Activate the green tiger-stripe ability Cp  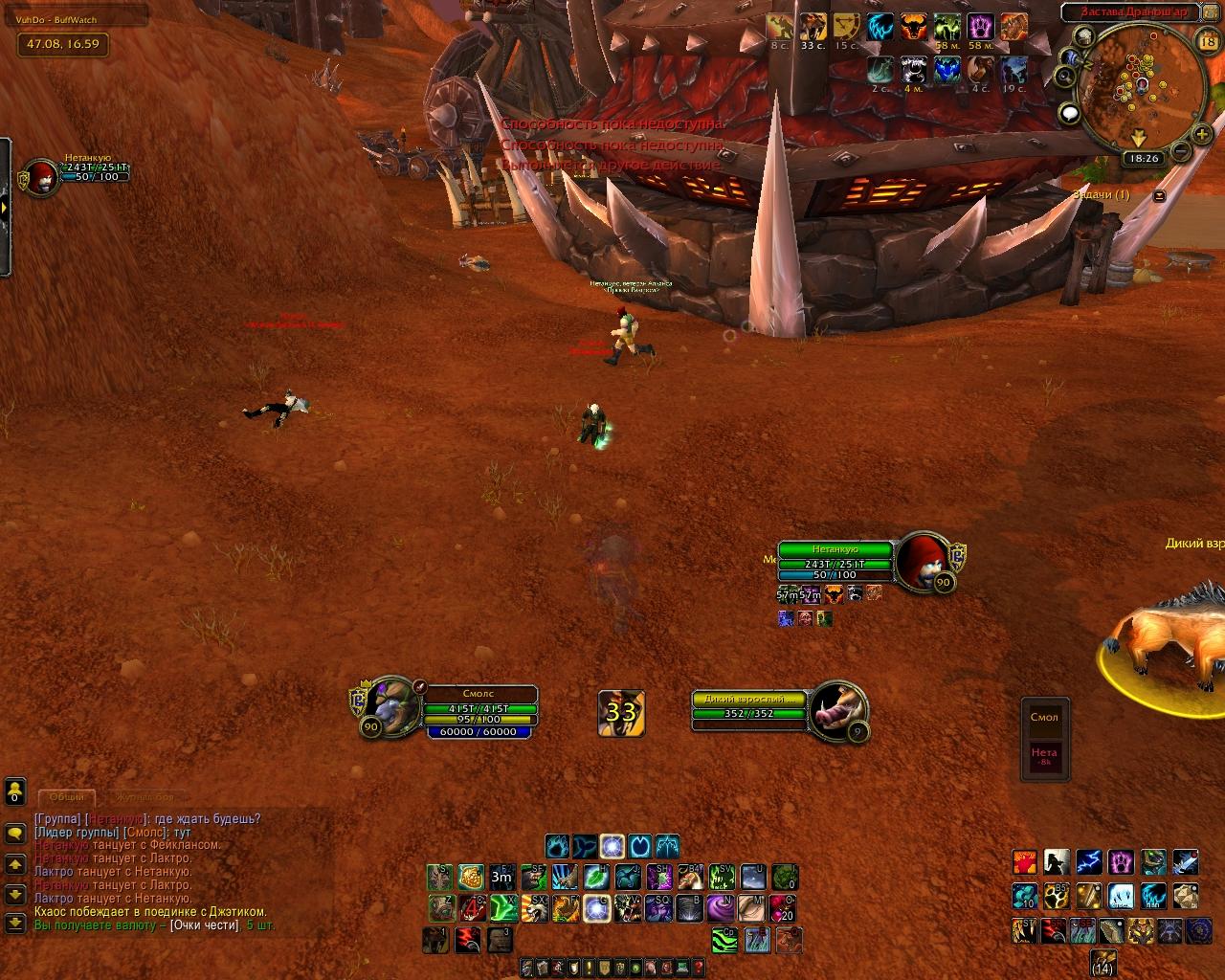(724, 940)
